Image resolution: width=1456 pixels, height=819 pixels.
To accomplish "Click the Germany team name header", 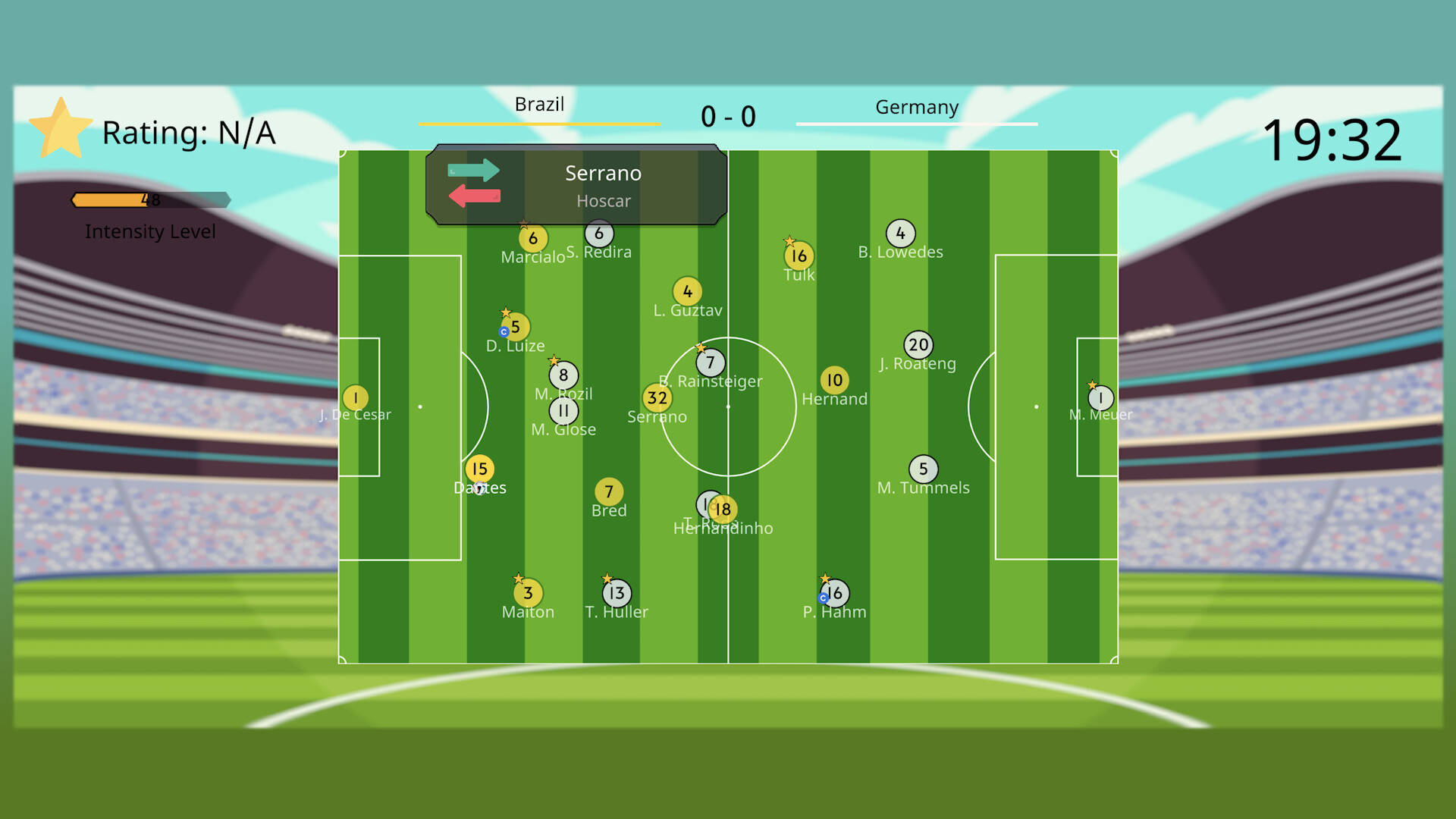I will pos(917,108).
